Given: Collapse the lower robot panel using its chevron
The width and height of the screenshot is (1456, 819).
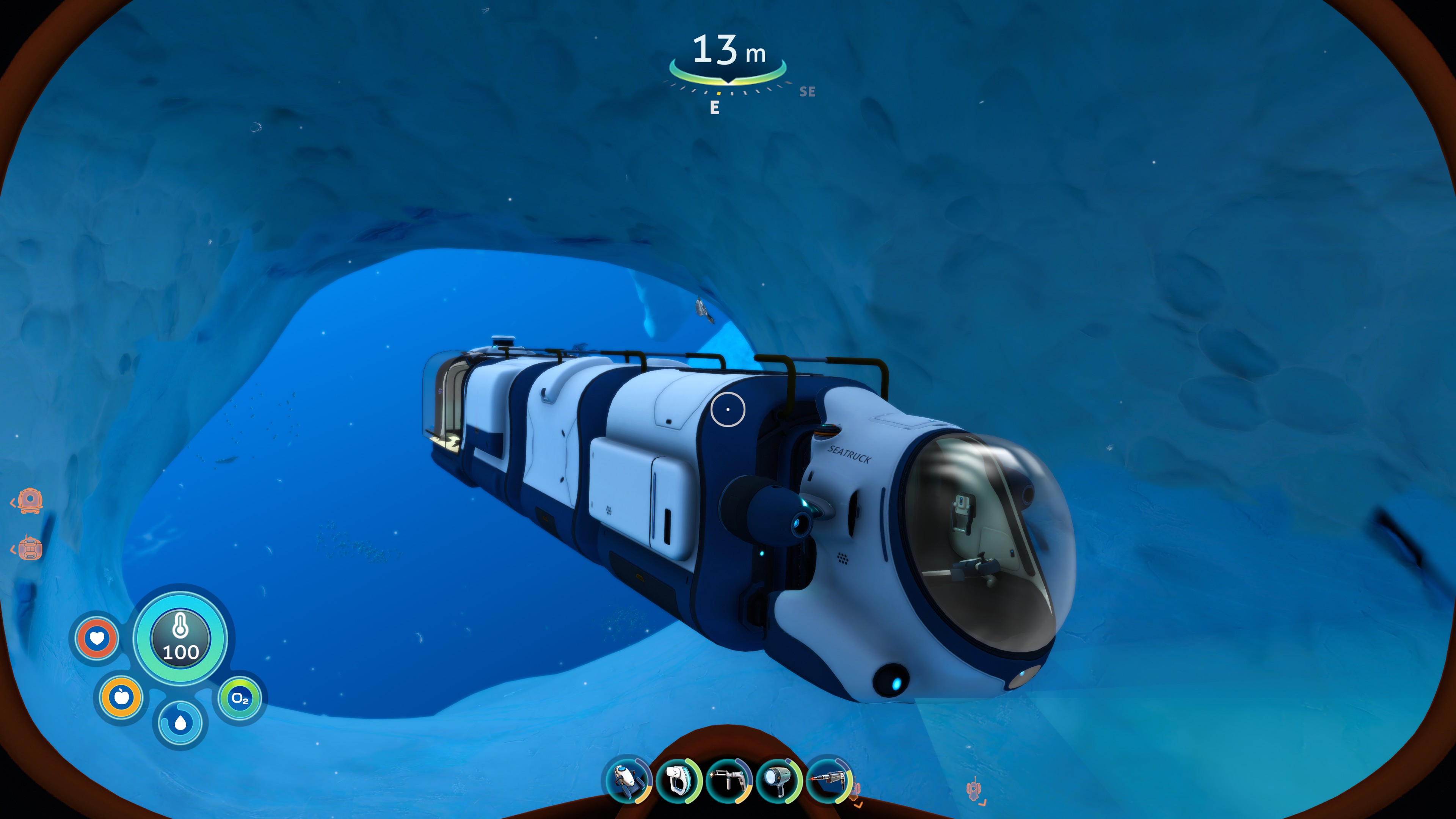Looking at the screenshot, I should (13, 550).
